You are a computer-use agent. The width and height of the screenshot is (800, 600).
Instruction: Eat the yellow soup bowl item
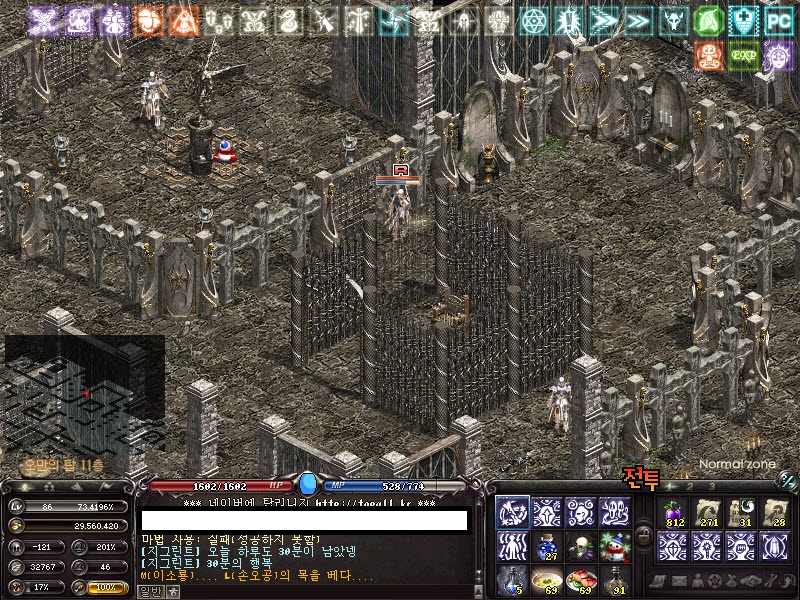(547, 580)
